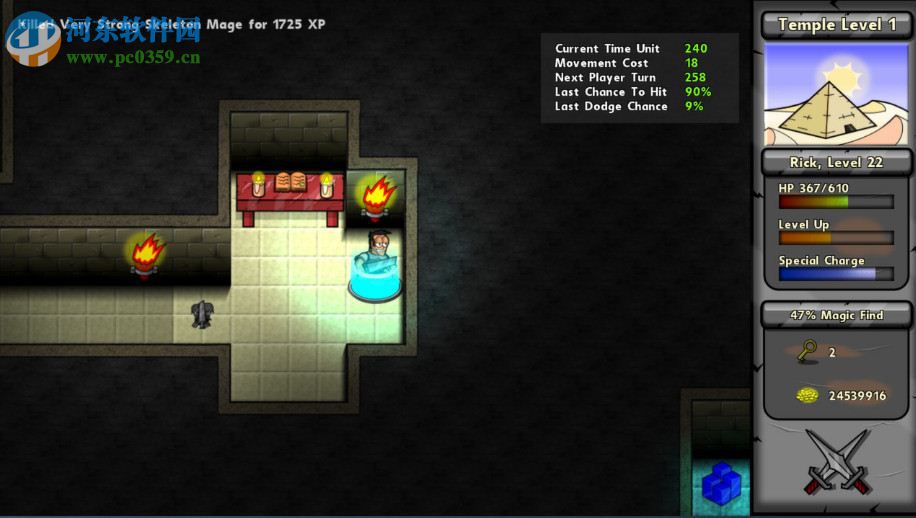Select the pyramid temple picture

tap(836, 93)
